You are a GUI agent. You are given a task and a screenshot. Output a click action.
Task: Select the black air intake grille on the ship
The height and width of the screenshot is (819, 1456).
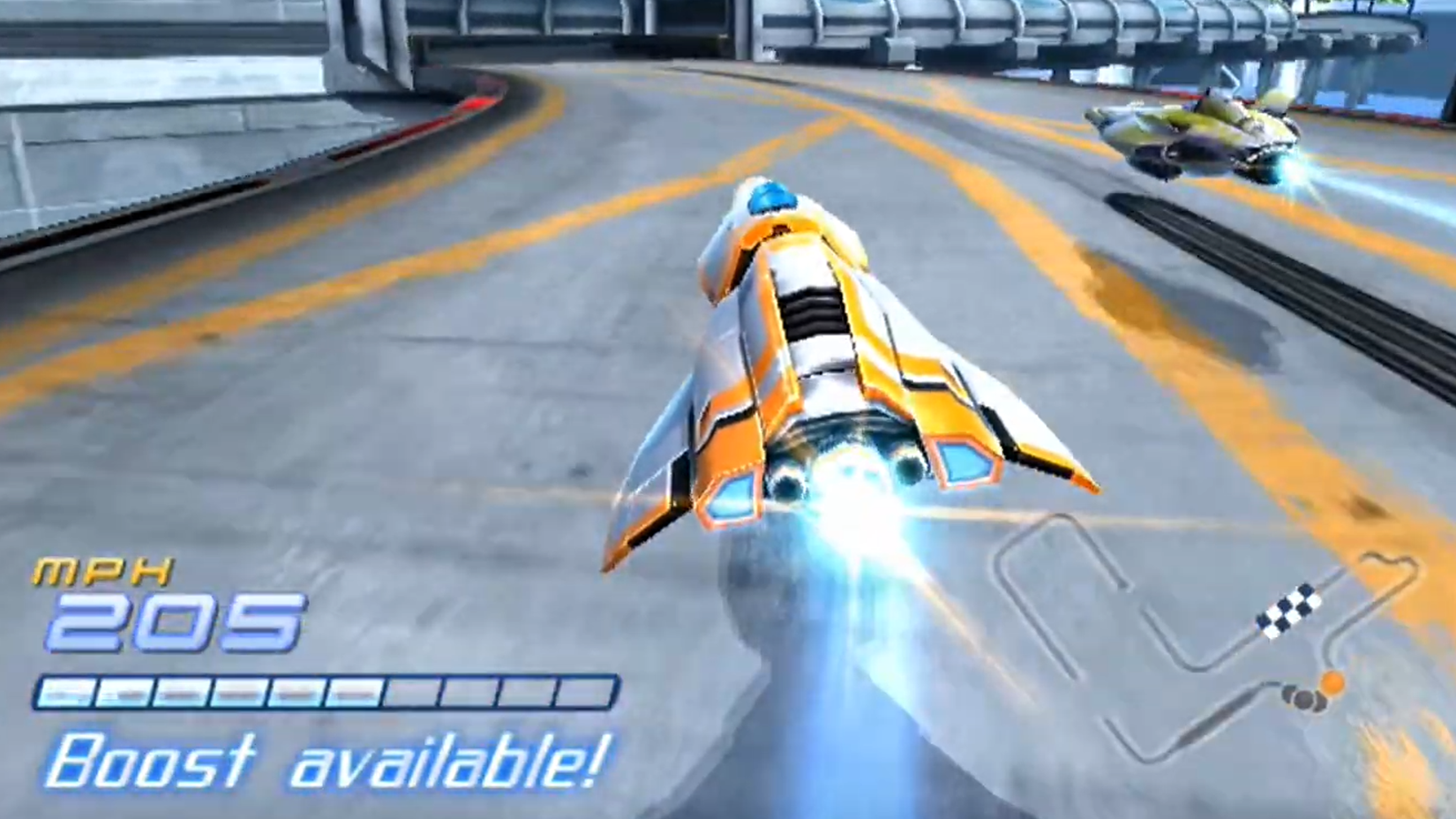click(x=813, y=313)
